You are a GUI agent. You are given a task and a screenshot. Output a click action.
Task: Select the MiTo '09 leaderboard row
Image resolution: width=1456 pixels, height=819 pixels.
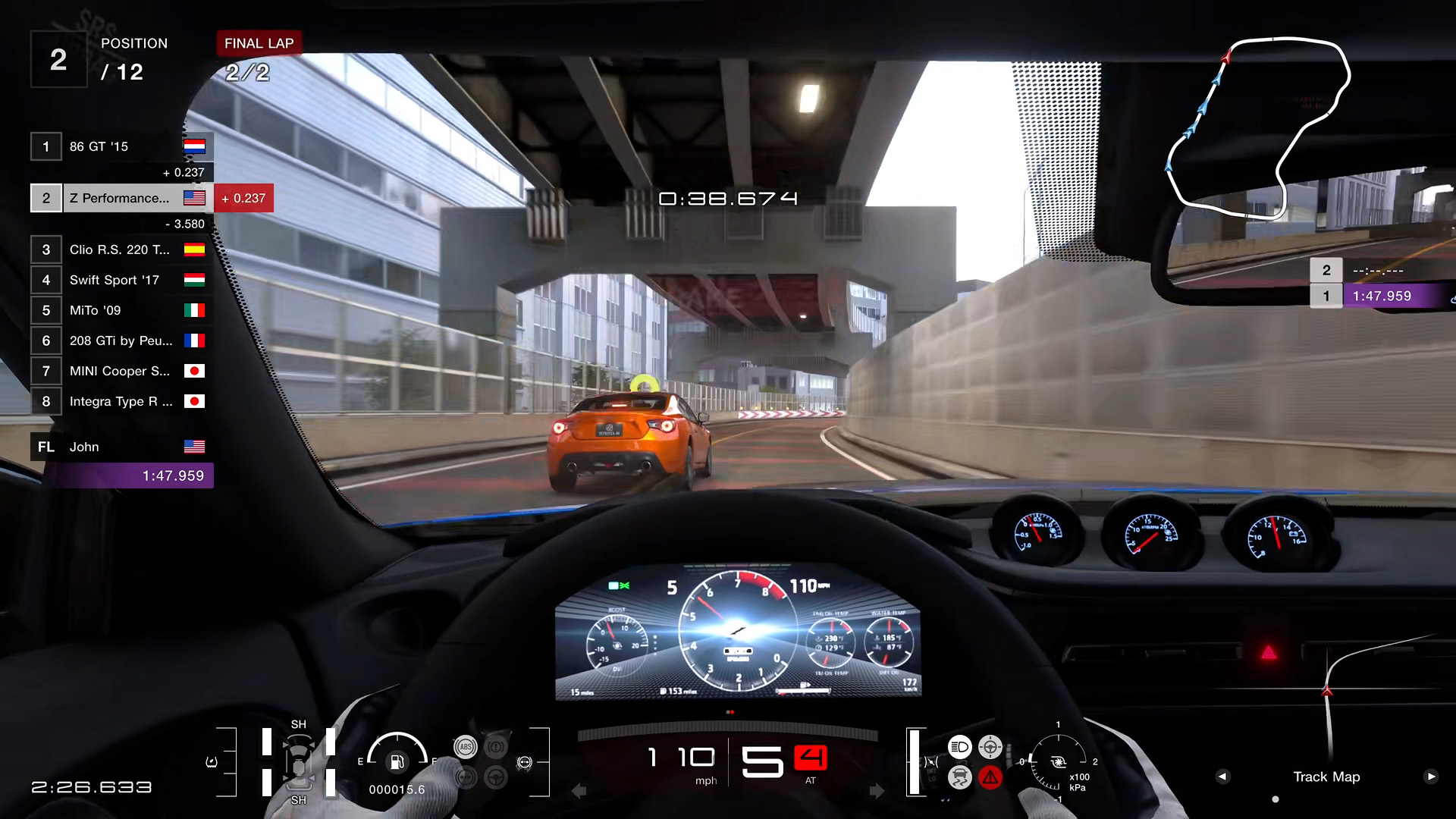pyautogui.click(x=121, y=310)
